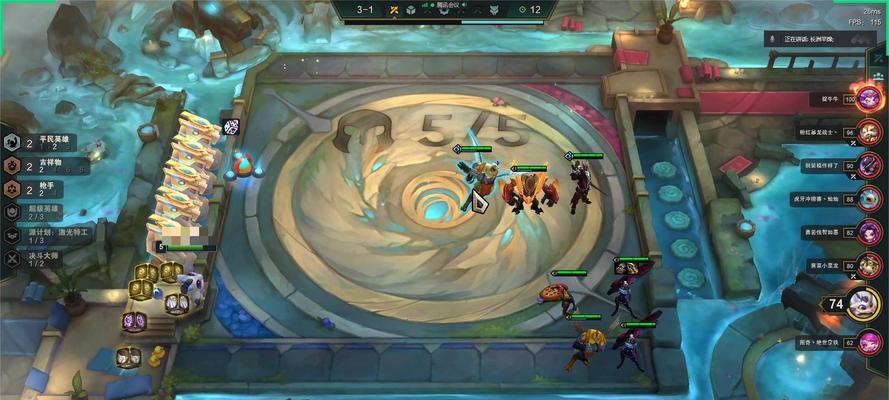Select your own 74-health portrait
This screenshot has height=400, width=889.
866,304
